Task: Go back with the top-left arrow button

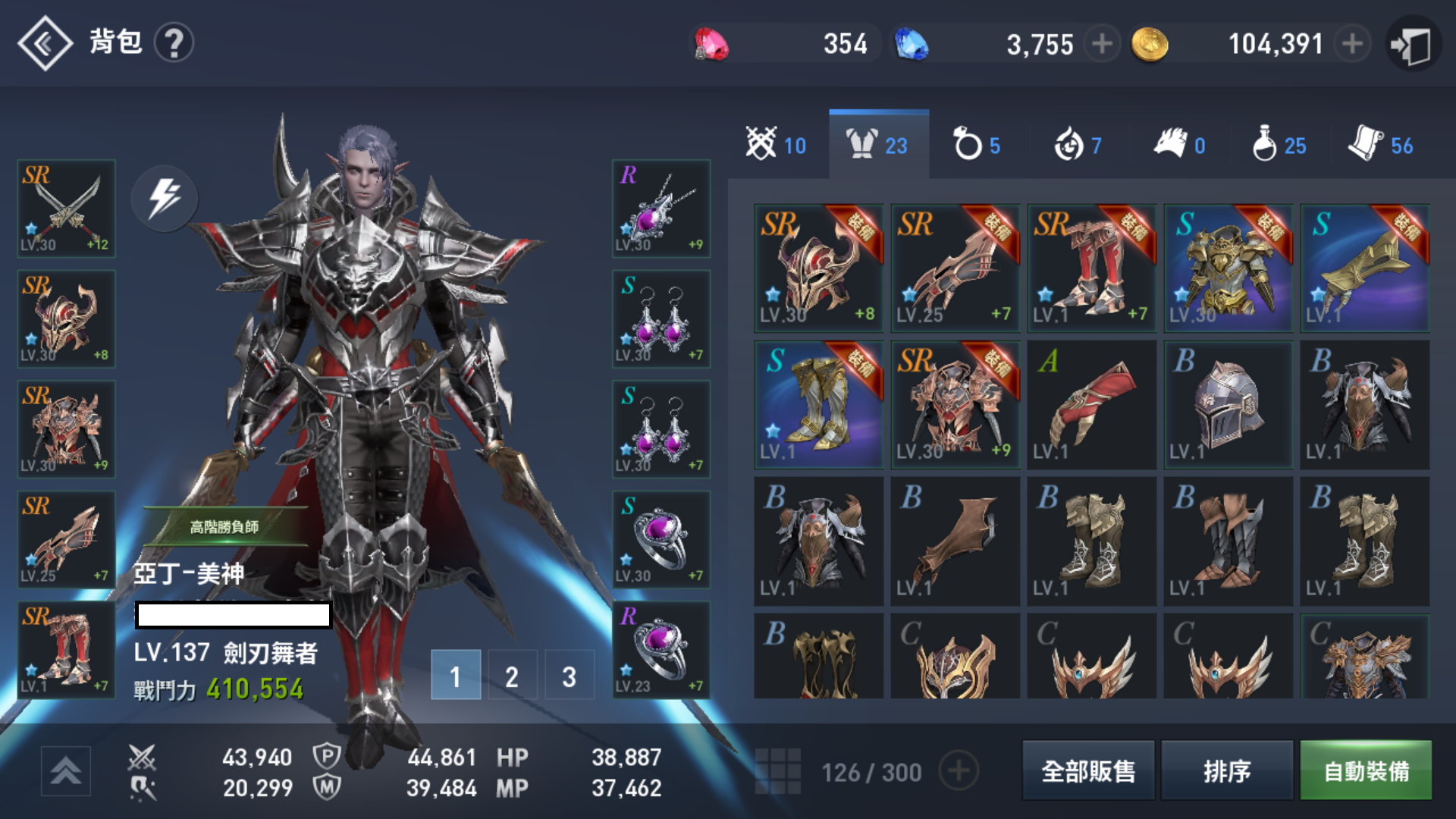Action: 45,43
